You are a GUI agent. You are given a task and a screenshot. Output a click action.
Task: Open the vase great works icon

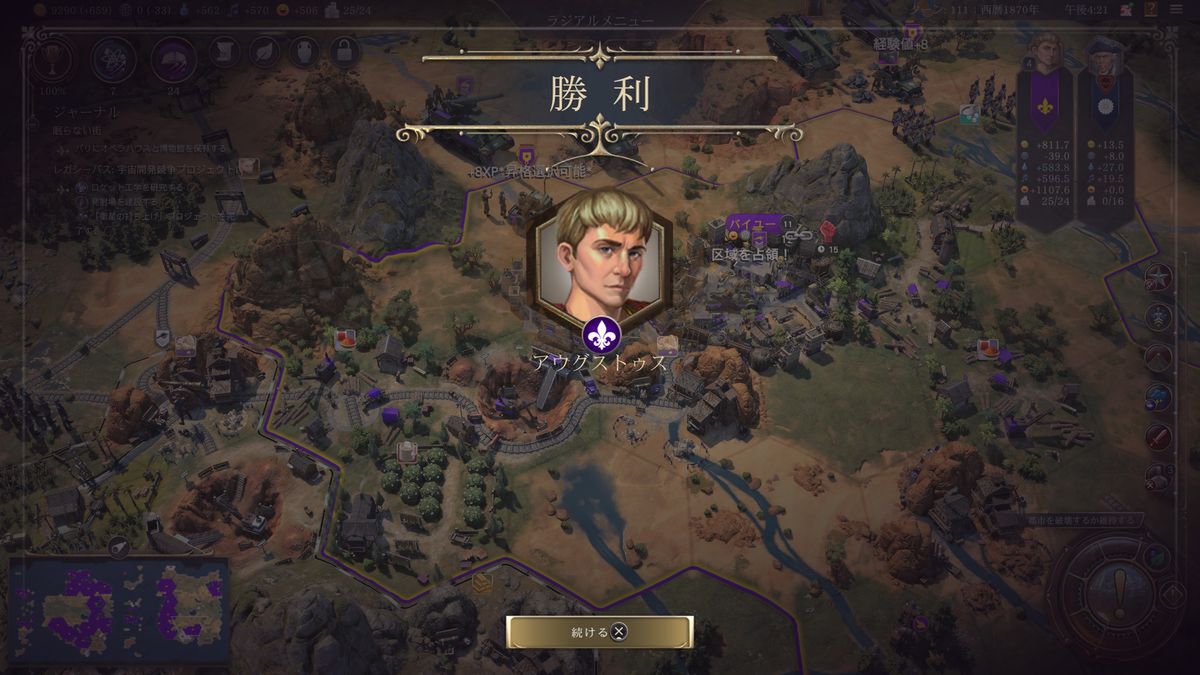(304, 52)
